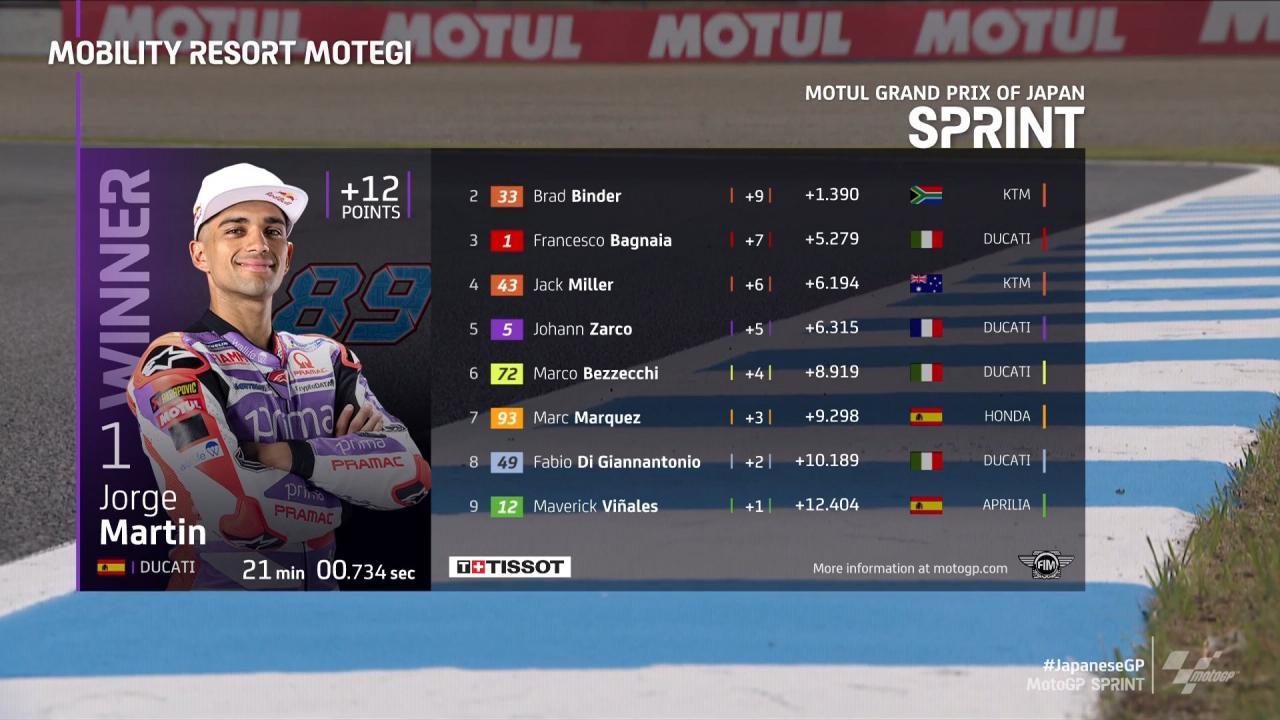Follow the motogp.com information link
This screenshot has height=720, width=1280.
(910, 568)
